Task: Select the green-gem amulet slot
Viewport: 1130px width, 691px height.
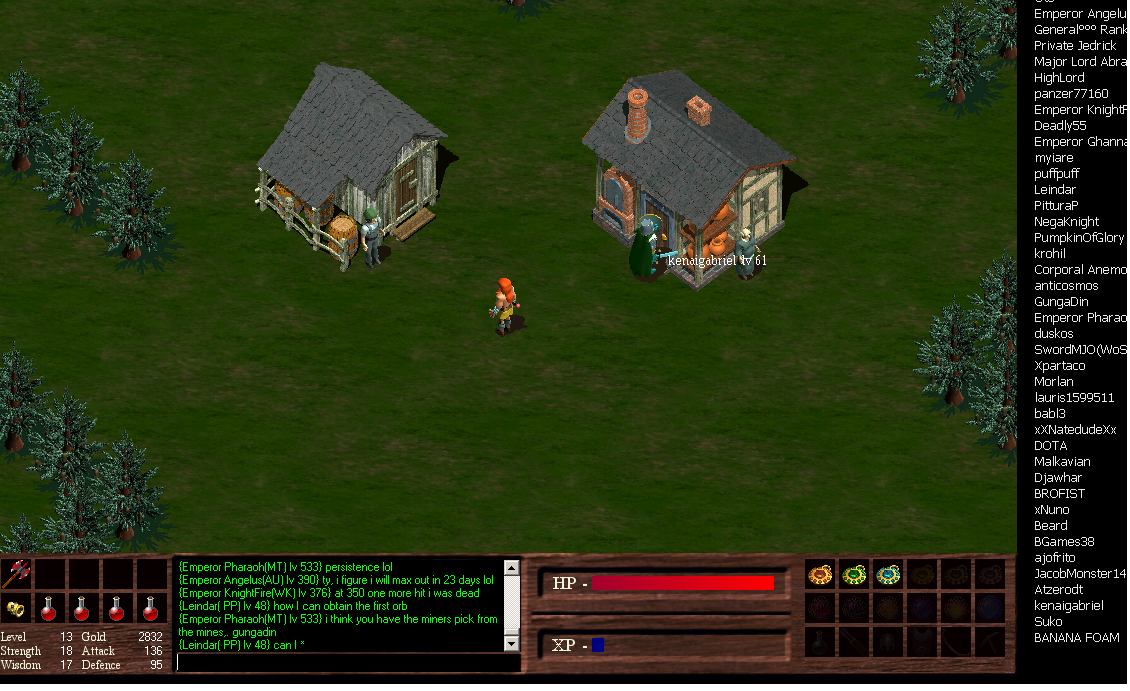Action: (854, 574)
